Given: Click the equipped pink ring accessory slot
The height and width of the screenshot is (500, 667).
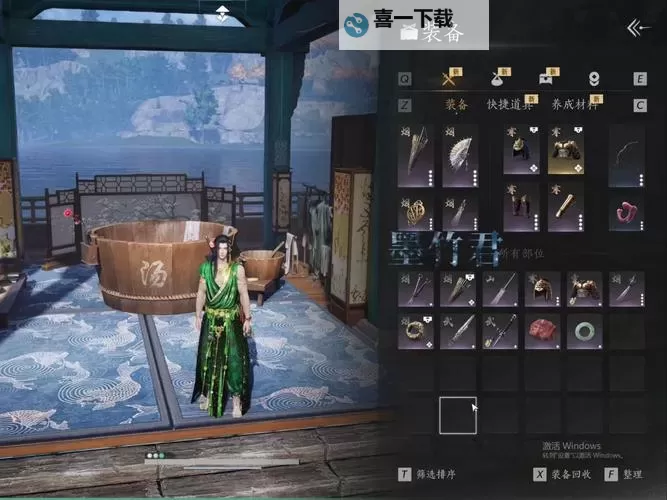Looking at the screenshot, I should (626, 210).
